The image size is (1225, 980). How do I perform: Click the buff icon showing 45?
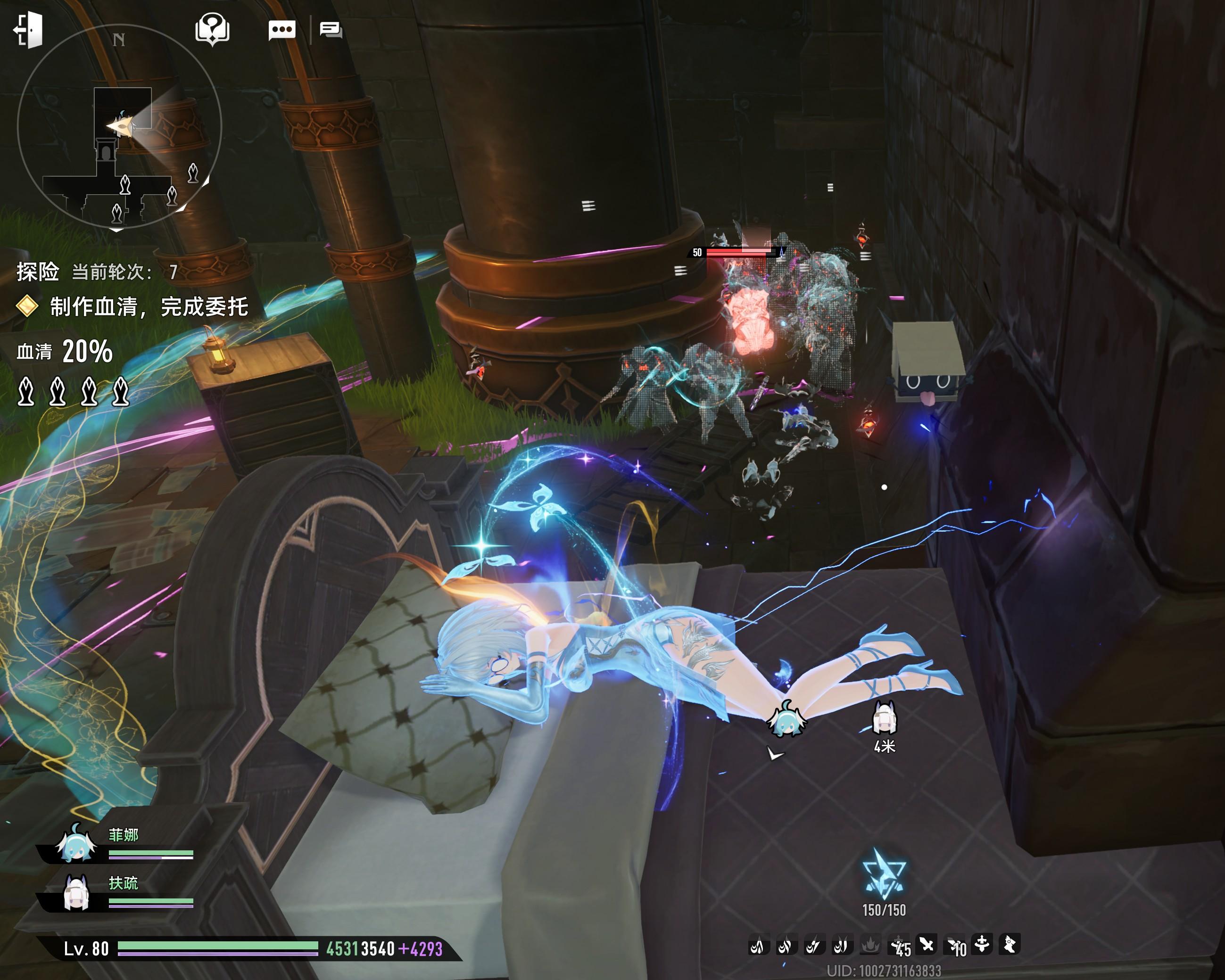(899, 947)
